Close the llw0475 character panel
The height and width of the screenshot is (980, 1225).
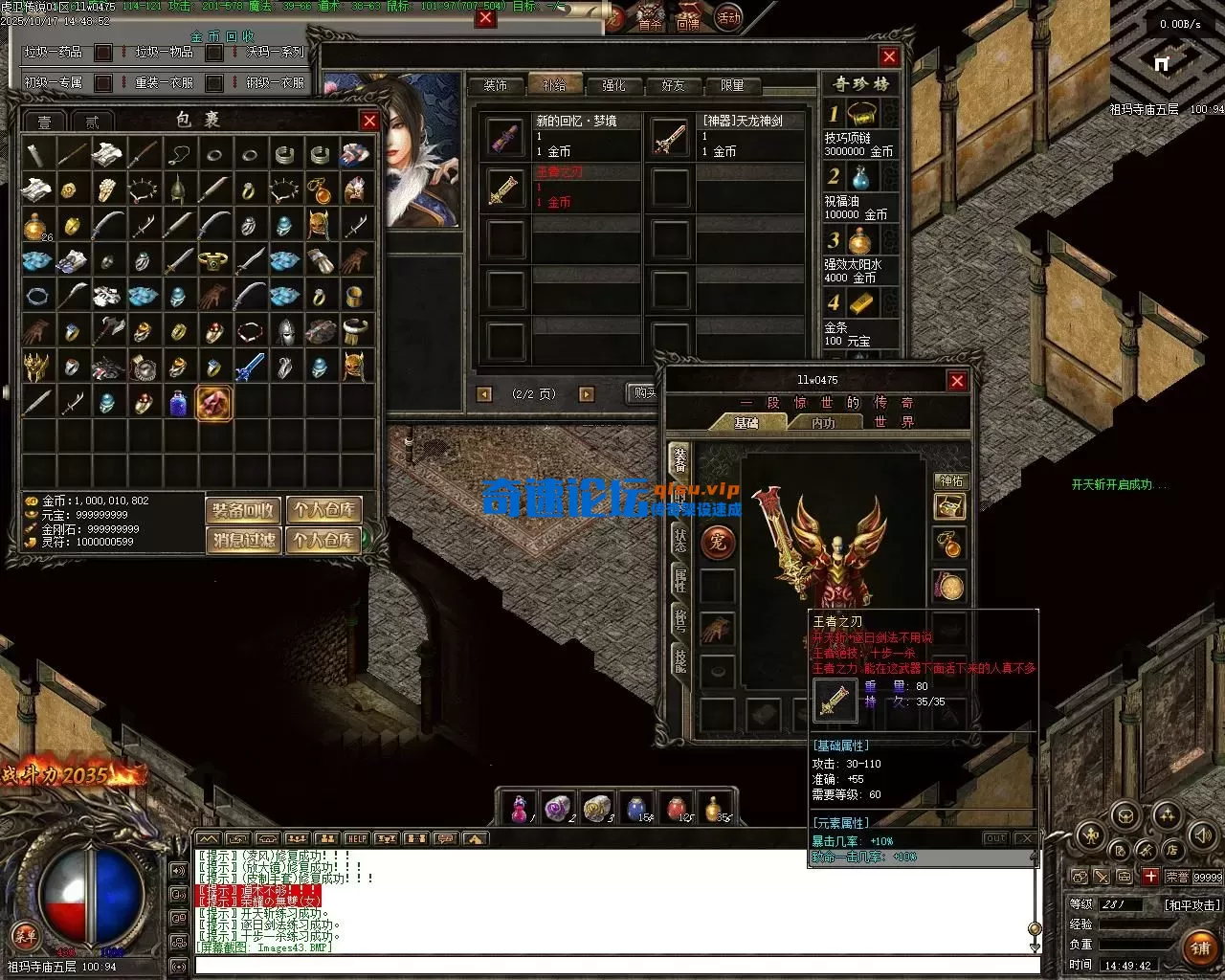pyautogui.click(x=956, y=381)
